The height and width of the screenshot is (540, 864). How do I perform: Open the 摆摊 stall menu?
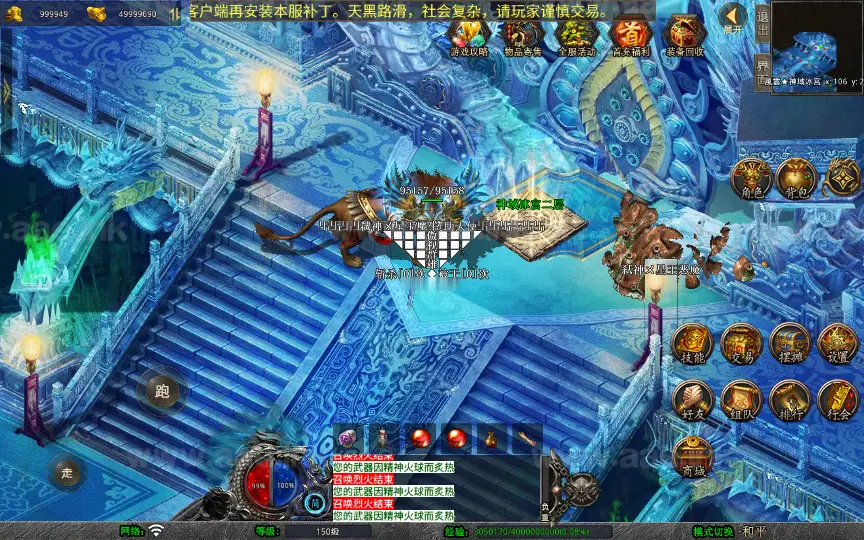pyautogui.click(x=790, y=344)
